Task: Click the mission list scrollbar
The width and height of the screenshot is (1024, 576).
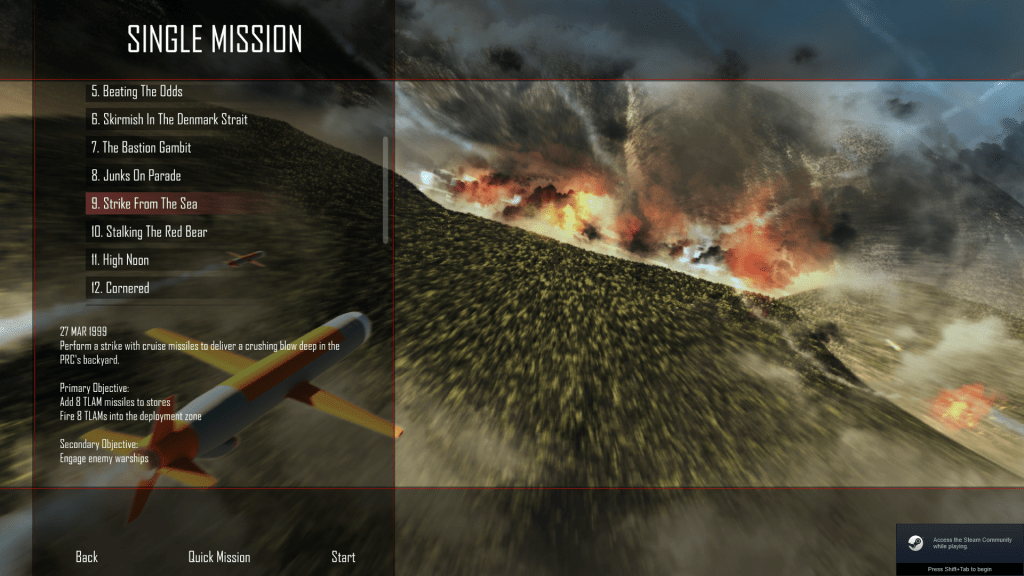Action: tap(386, 188)
